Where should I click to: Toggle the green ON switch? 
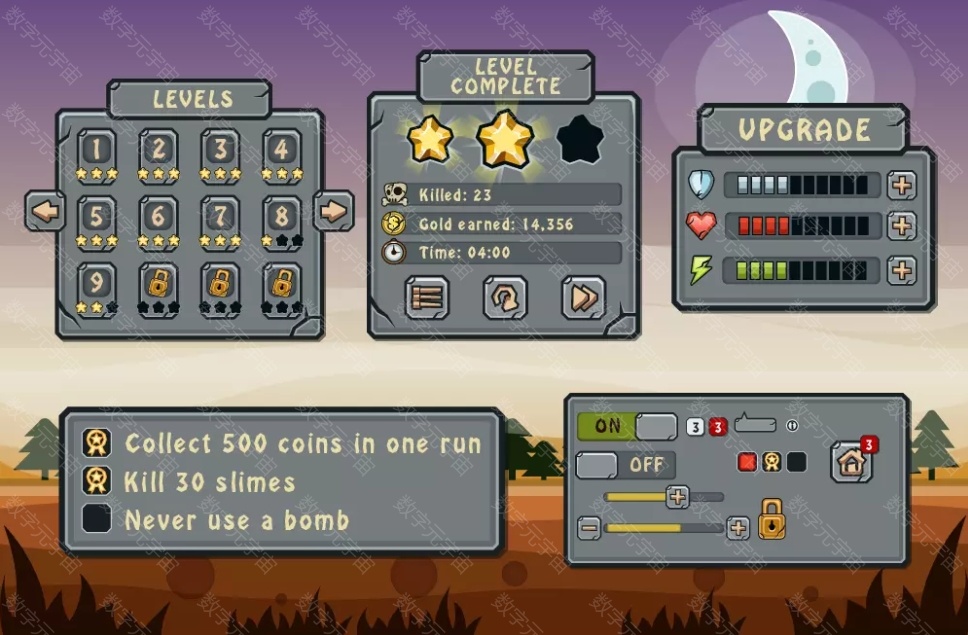coord(627,426)
